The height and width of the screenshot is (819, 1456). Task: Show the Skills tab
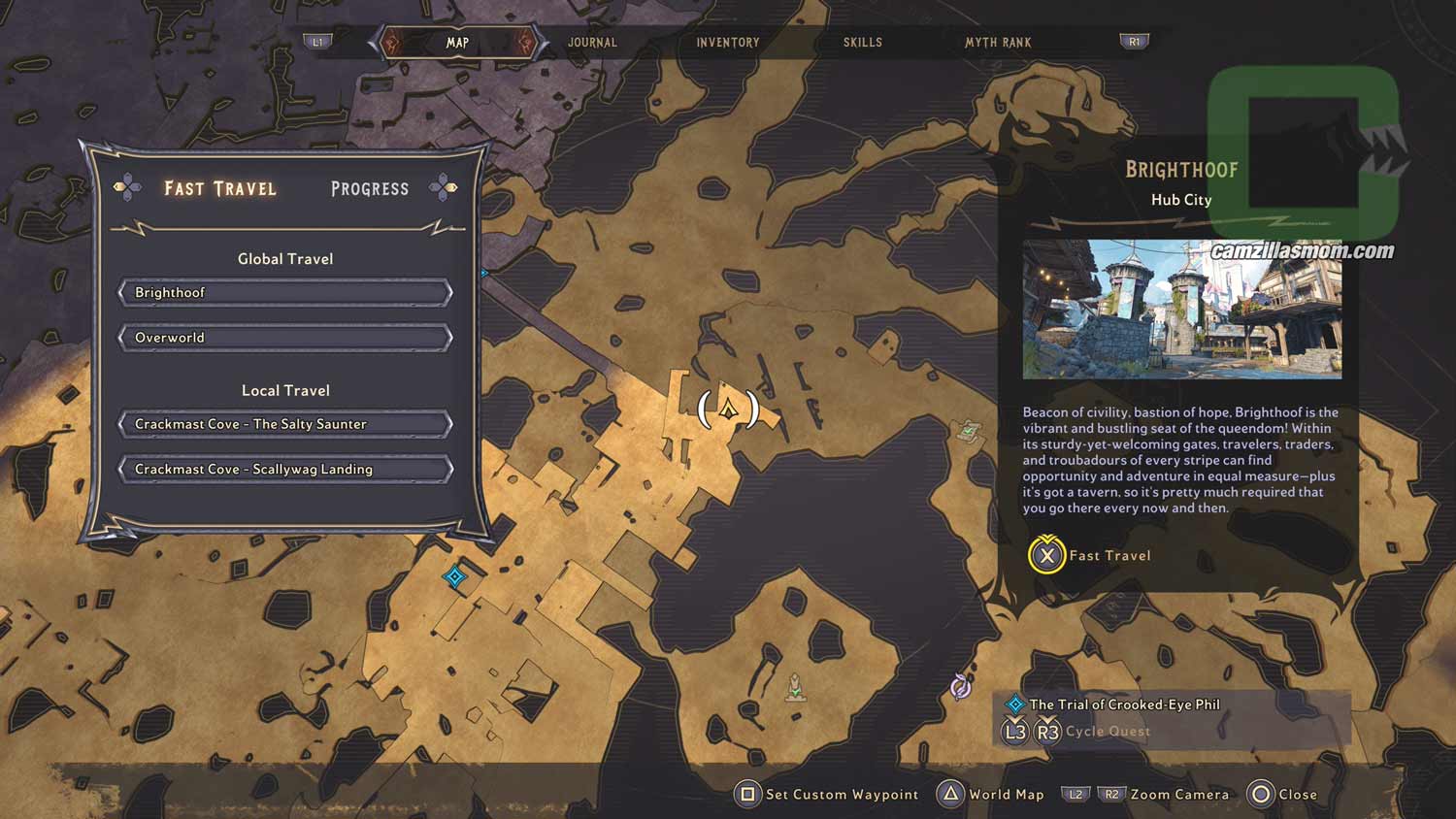tap(862, 43)
